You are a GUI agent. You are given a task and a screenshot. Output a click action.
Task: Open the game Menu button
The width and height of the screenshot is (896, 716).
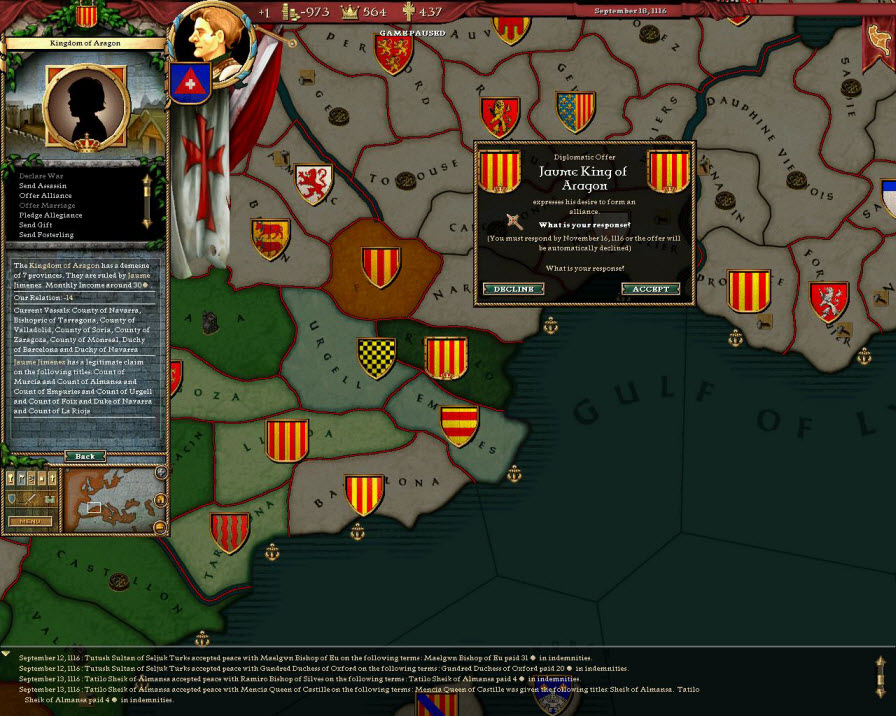pos(30,521)
